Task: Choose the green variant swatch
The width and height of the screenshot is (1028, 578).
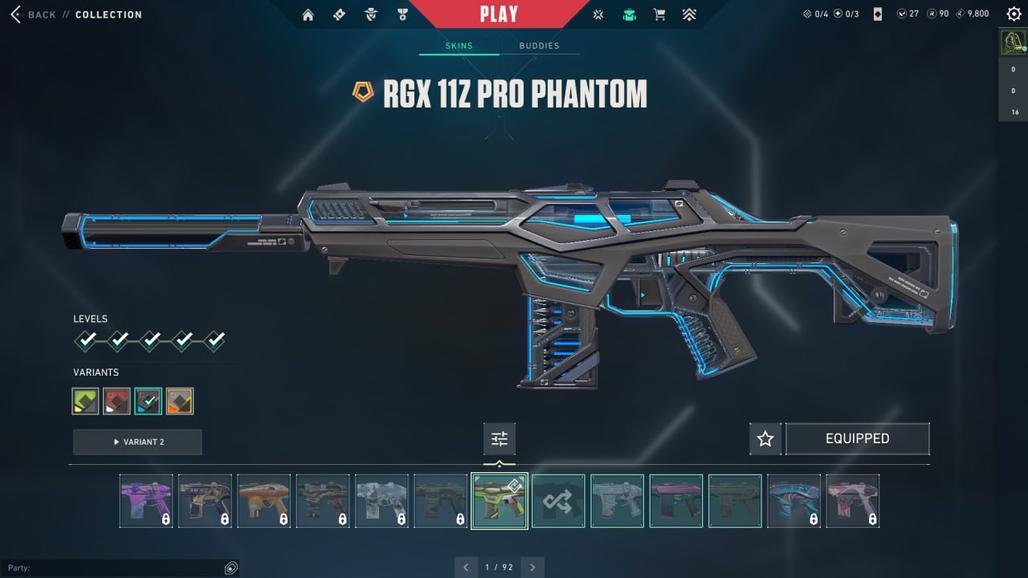Action: (x=86, y=401)
